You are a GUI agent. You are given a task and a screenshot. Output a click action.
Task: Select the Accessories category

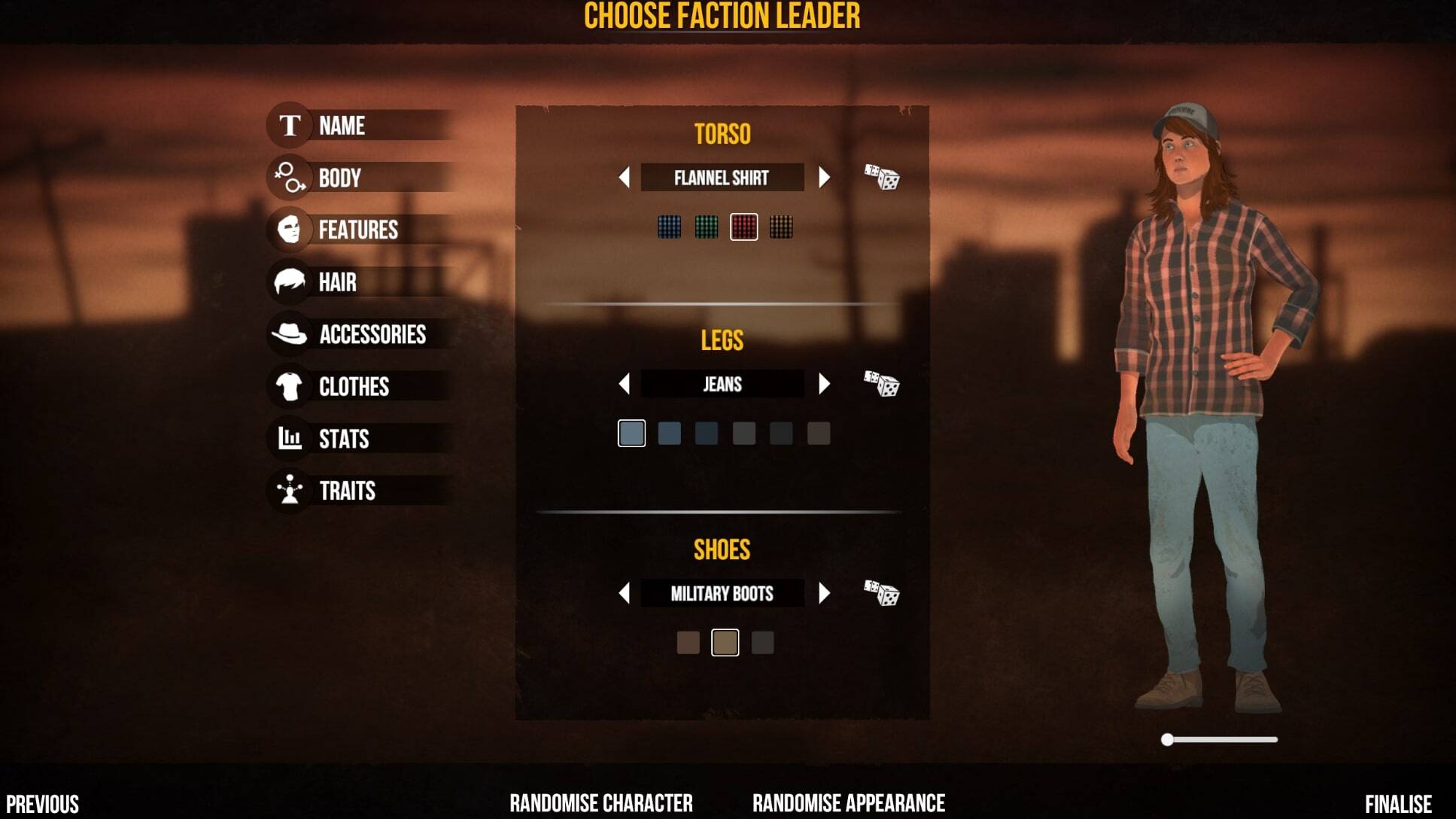pyautogui.click(x=372, y=334)
